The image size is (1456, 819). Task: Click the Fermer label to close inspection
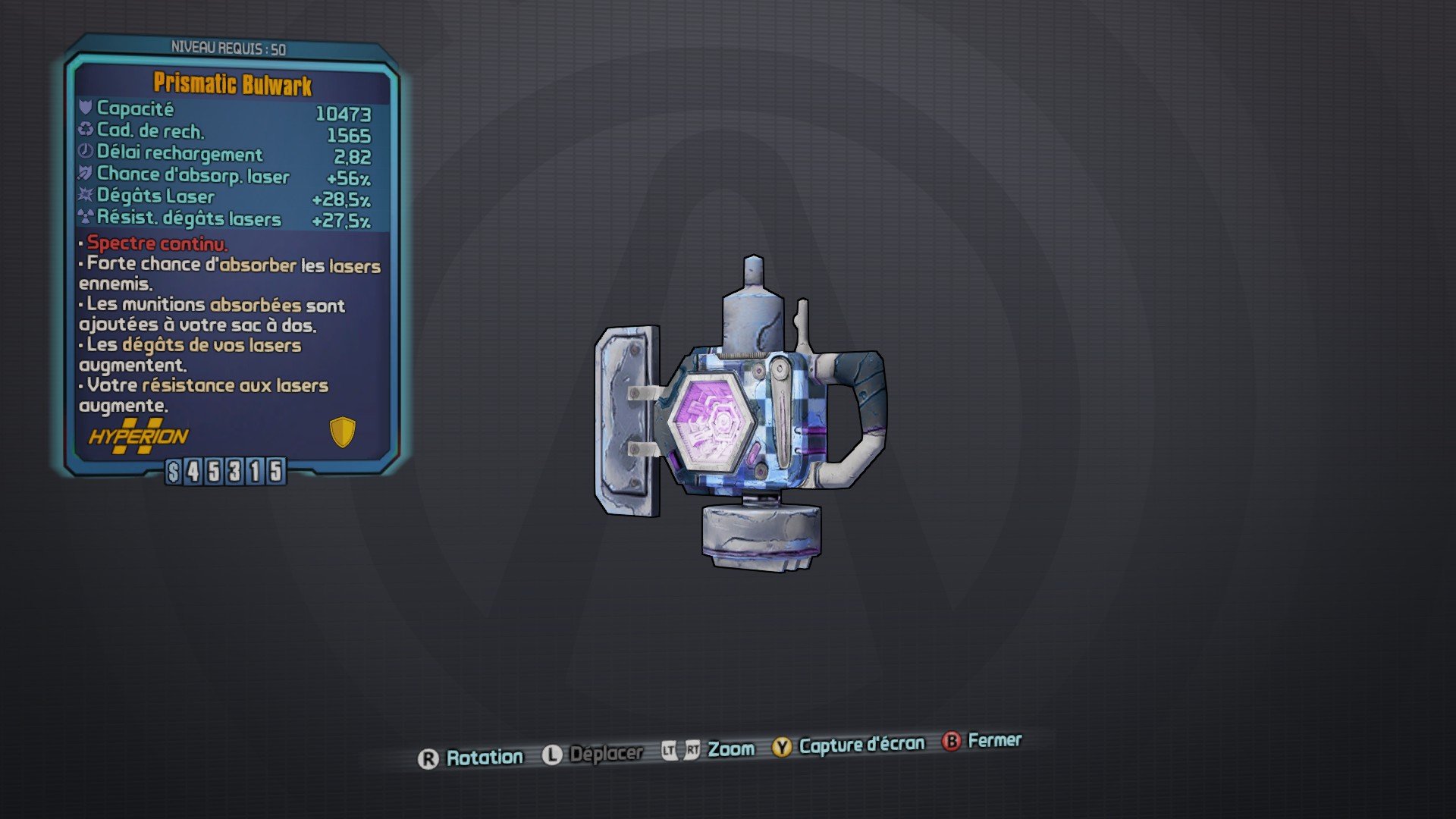click(x=993, y=741)
